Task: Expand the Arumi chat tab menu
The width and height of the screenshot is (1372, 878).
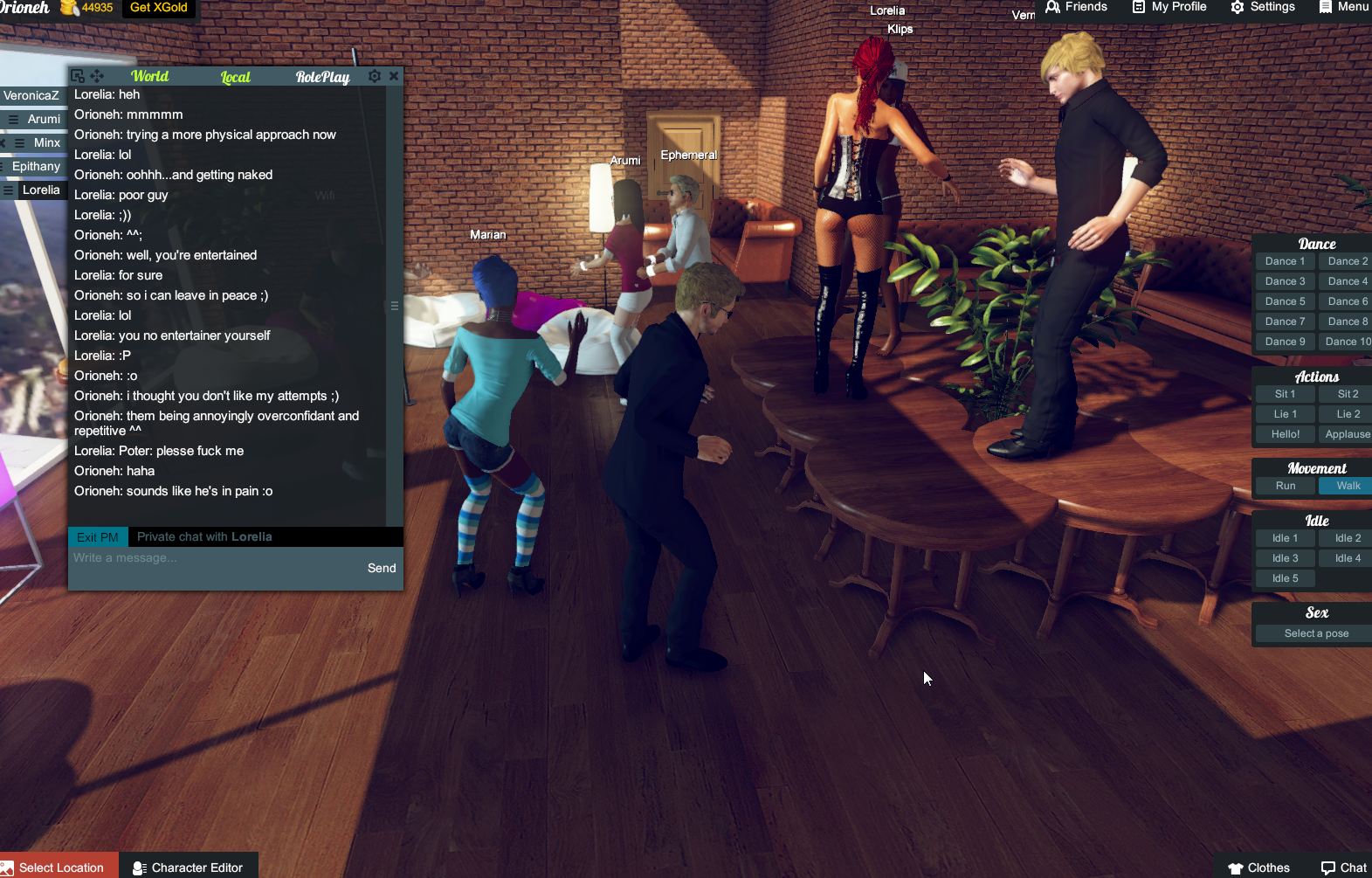Action: 12,119
